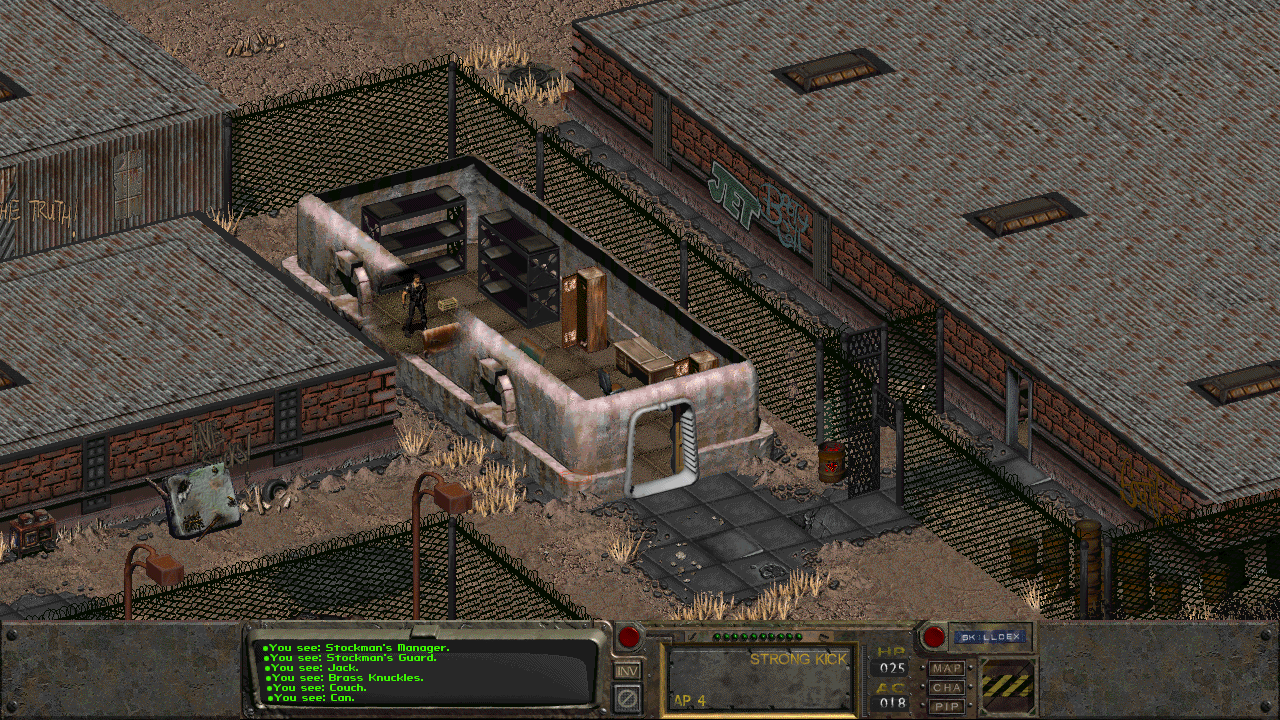Use the Strong Kick attack slot
Viewport: 1280px width, 720px height.
(x=758, y=678)
